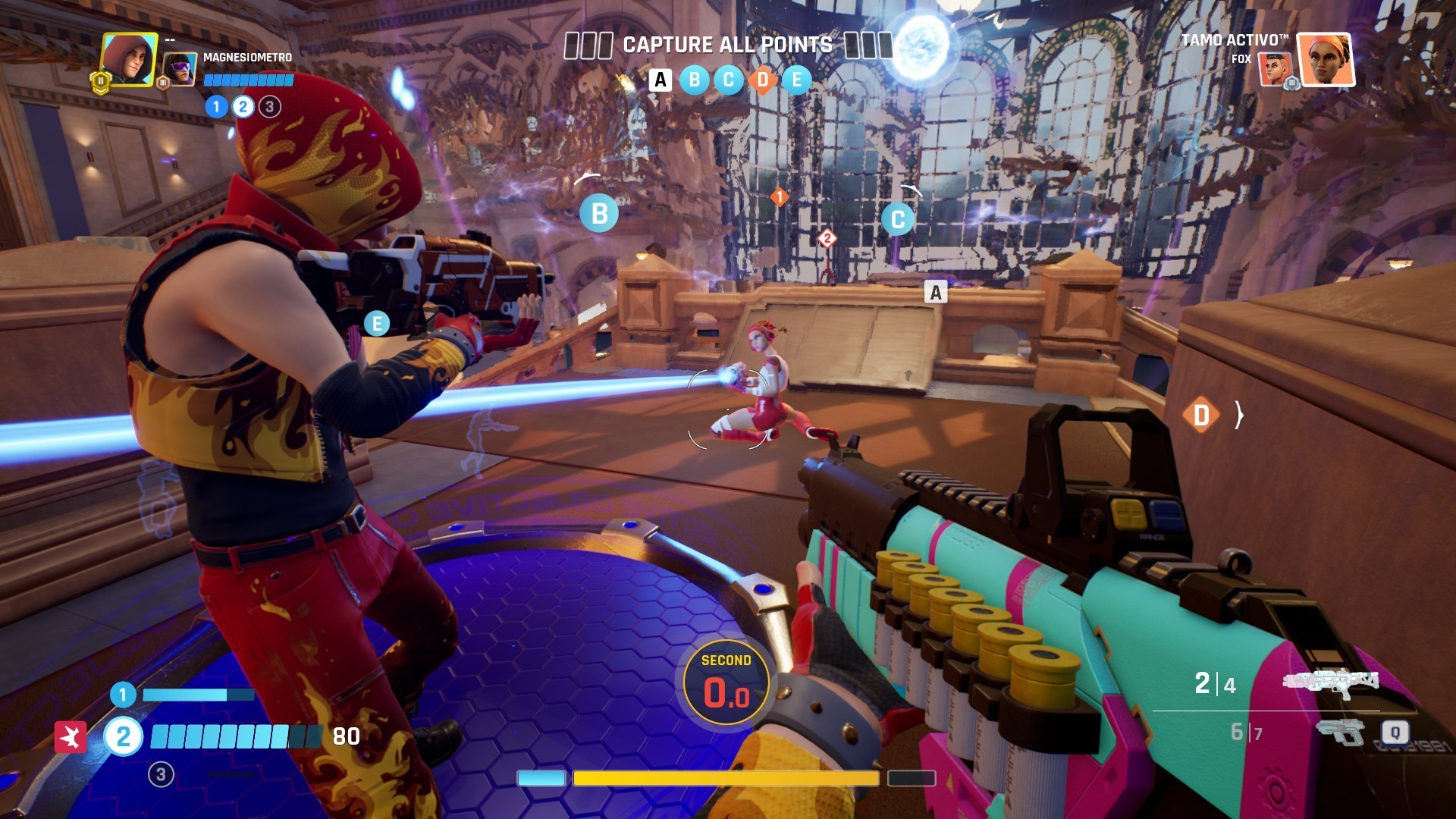This screenshot has width=1456, height=819.
Task: Select capture point marker B
Action: [600, 213]
